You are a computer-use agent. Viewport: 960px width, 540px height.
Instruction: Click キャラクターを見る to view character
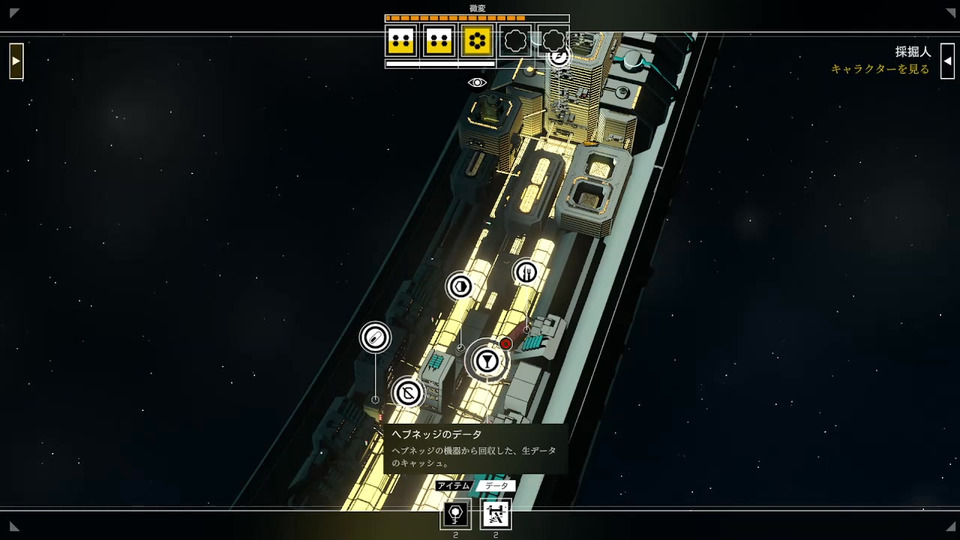(x=880, y=69)
